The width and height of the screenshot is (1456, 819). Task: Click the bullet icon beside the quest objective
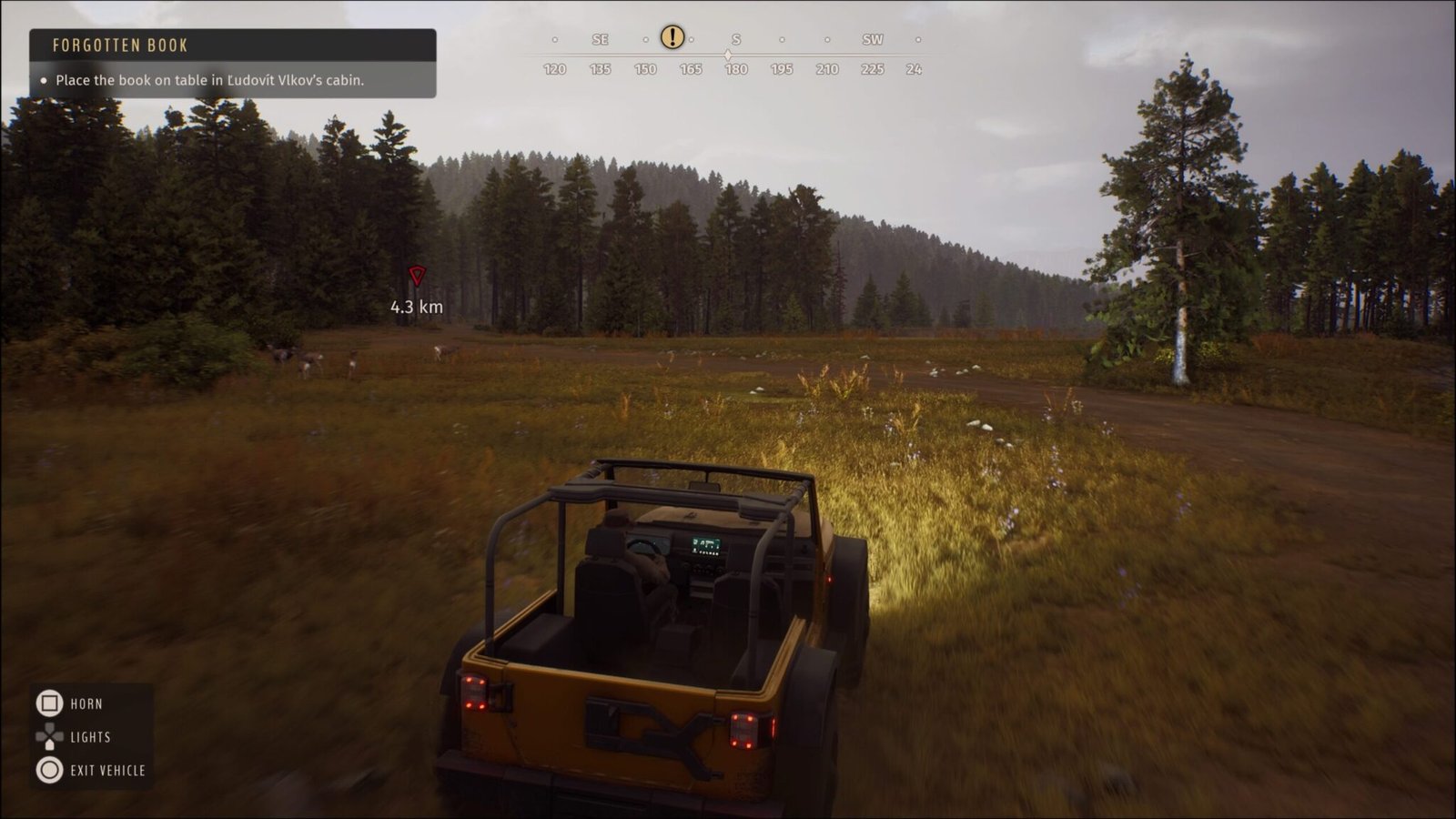pyautogui.click(x=45, y=81)
